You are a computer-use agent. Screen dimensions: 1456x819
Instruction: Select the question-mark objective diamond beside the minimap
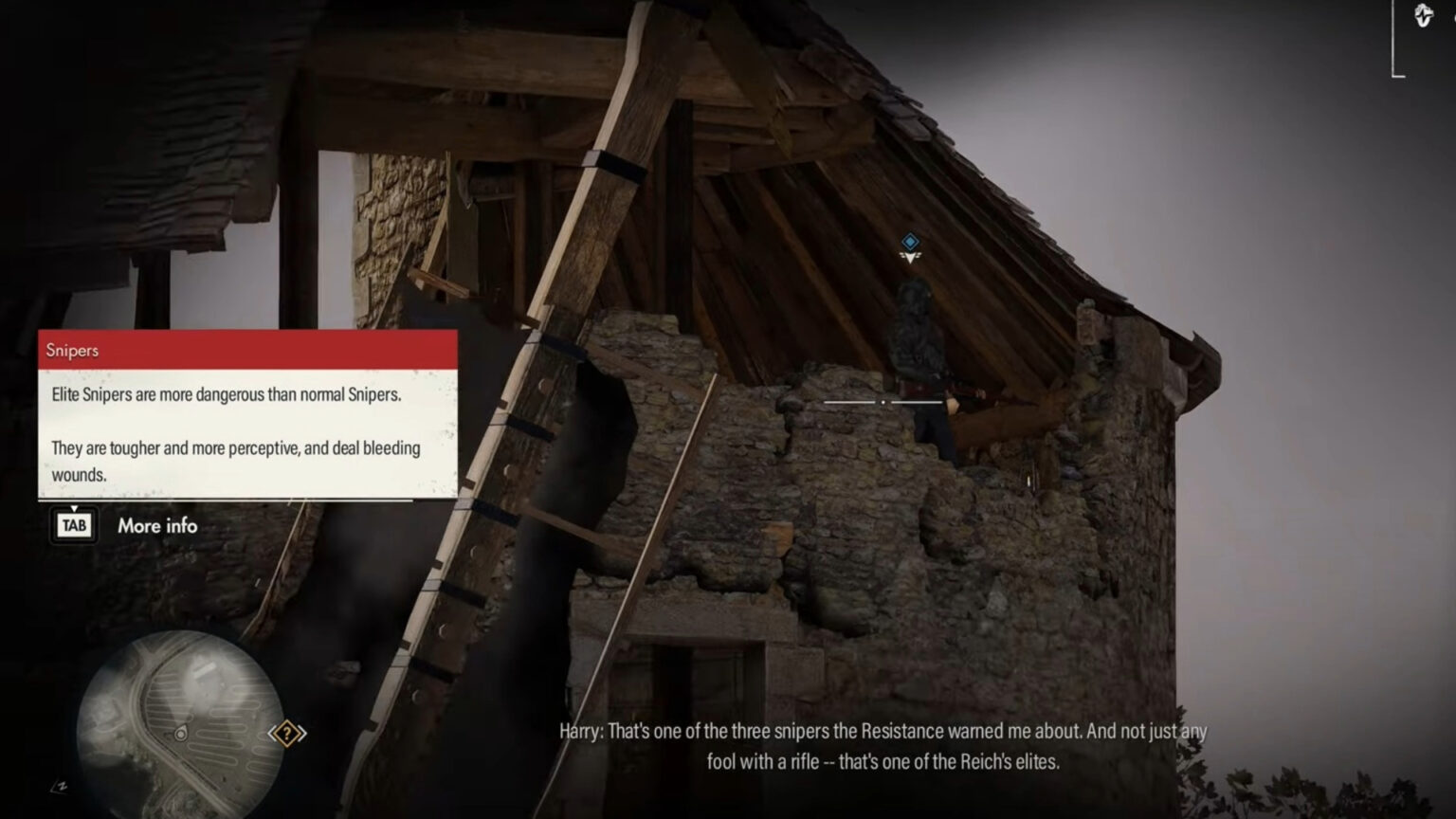286,733
